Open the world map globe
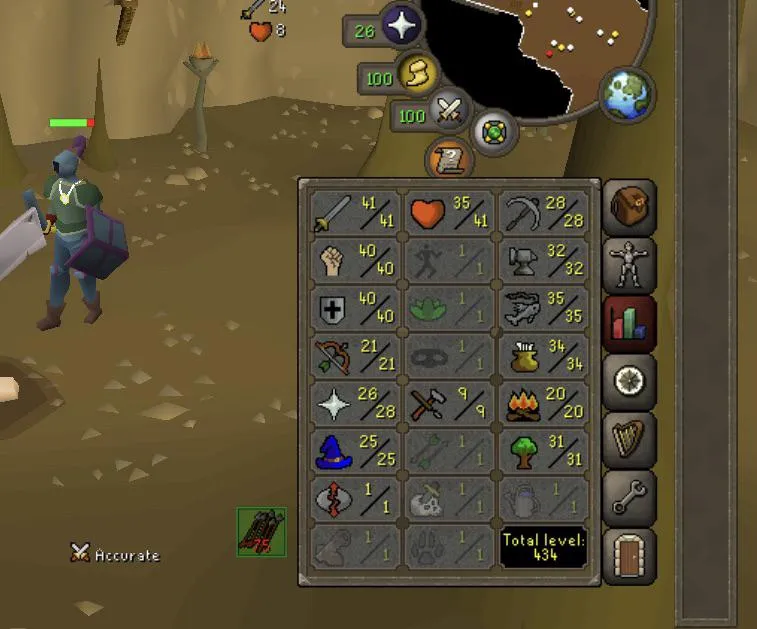757x629 pixels. 627,93
